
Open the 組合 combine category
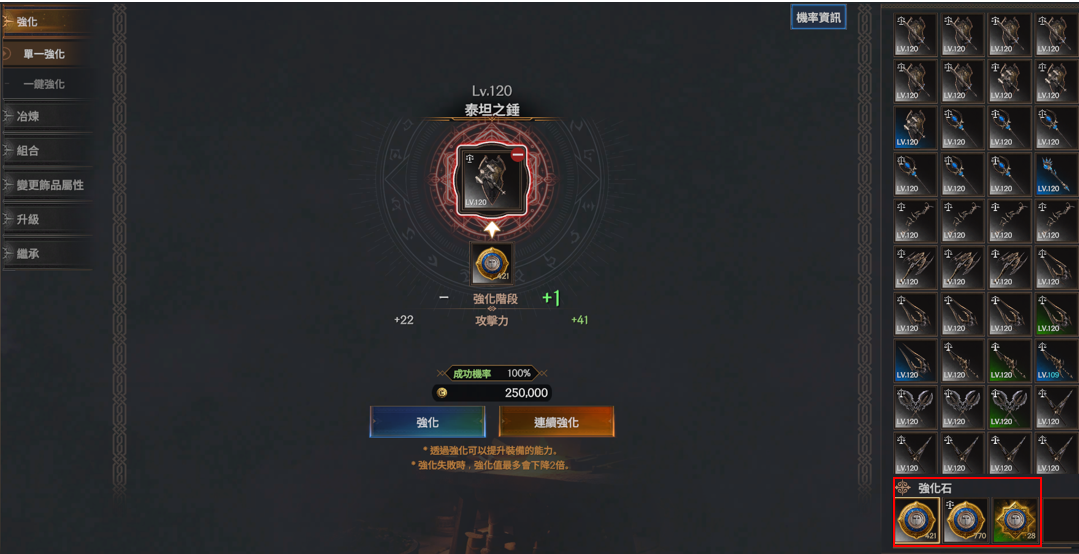28,150
